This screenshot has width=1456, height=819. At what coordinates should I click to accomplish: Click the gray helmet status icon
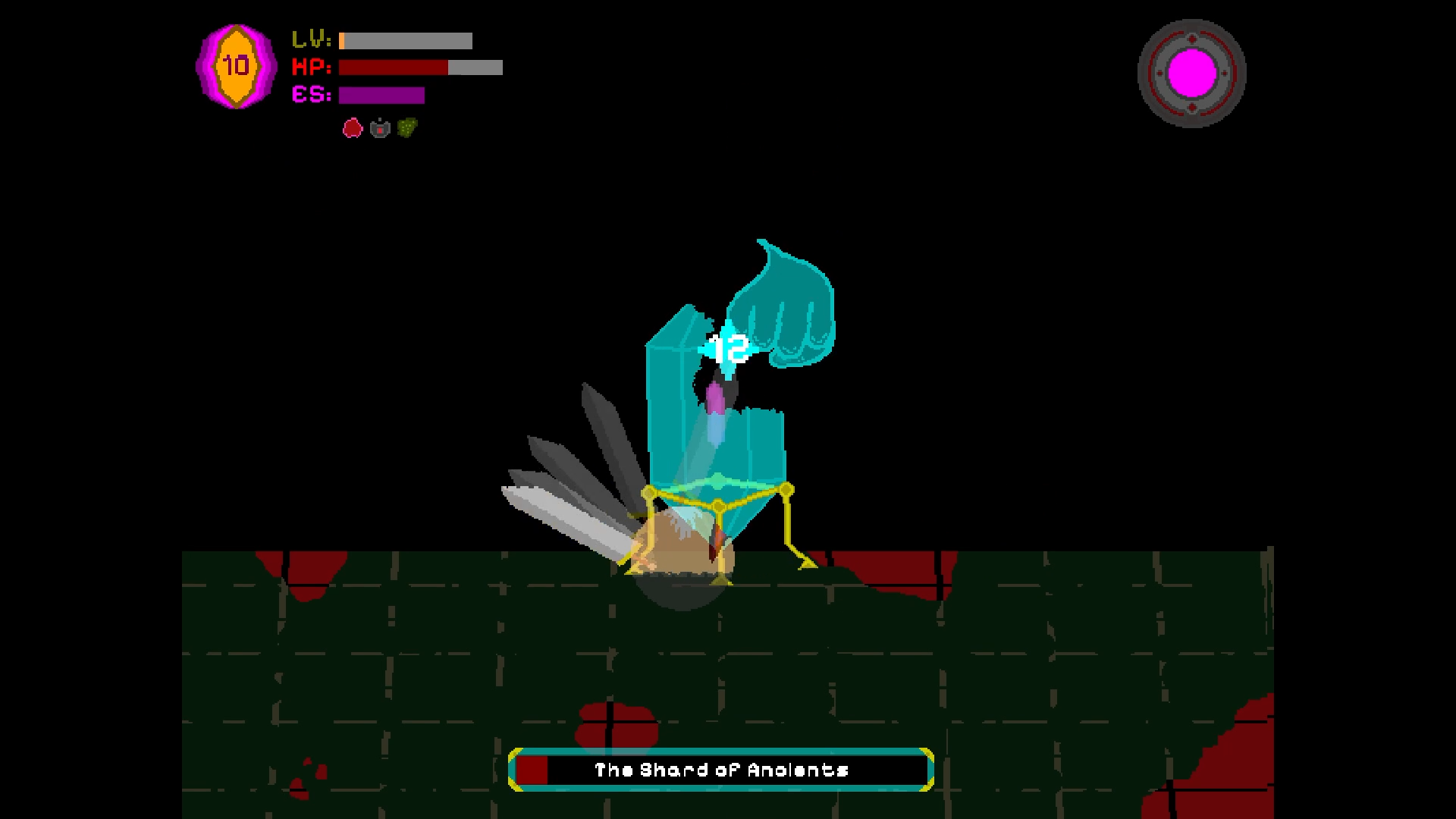point(379,127)
